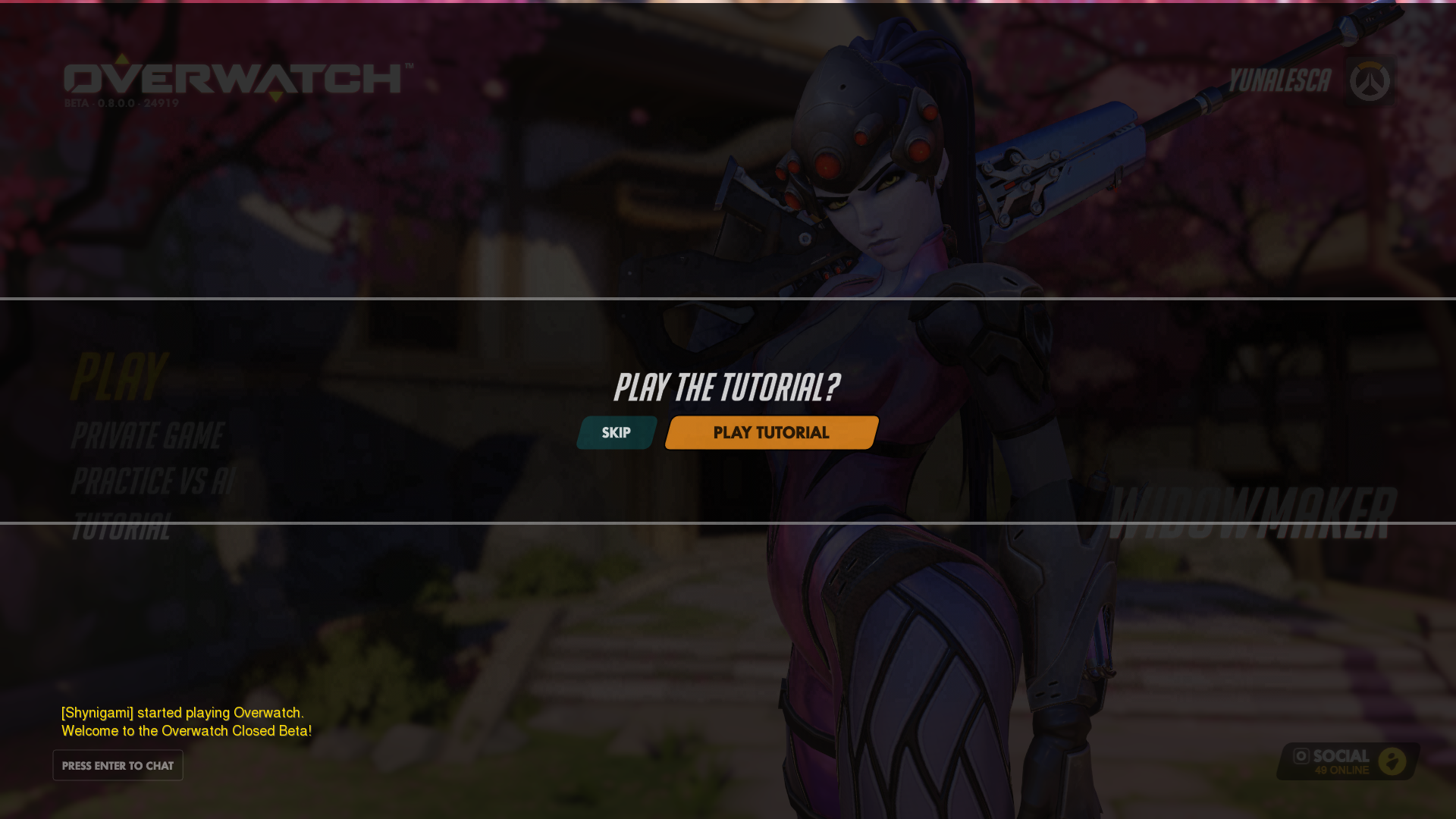Click the Overwatch title logo top left
Image resolution: width=1456 pixels, height=819 pixels.
(x=235, y=78)
